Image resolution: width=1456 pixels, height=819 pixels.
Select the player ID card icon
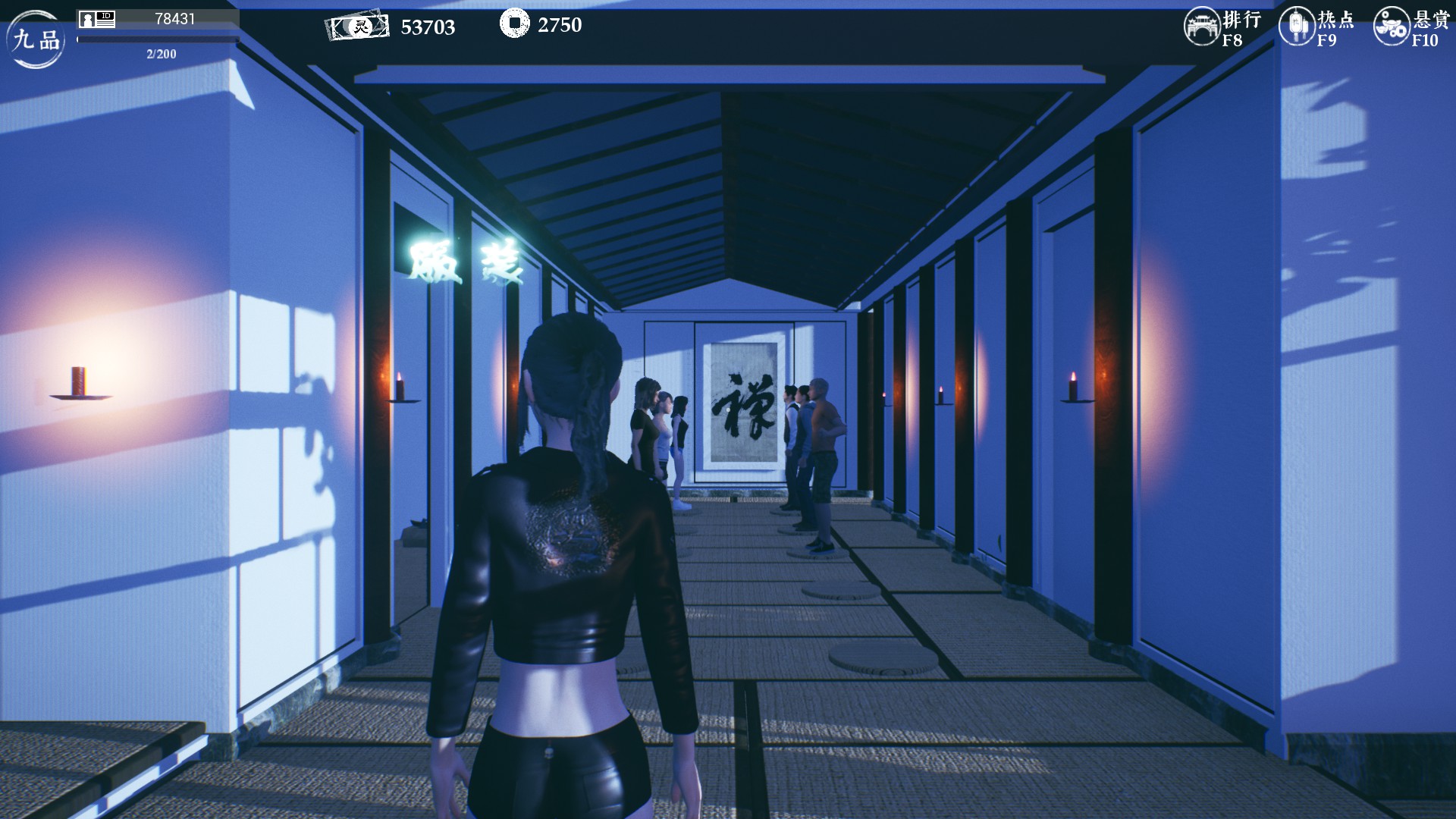click(x=97, y=20)
